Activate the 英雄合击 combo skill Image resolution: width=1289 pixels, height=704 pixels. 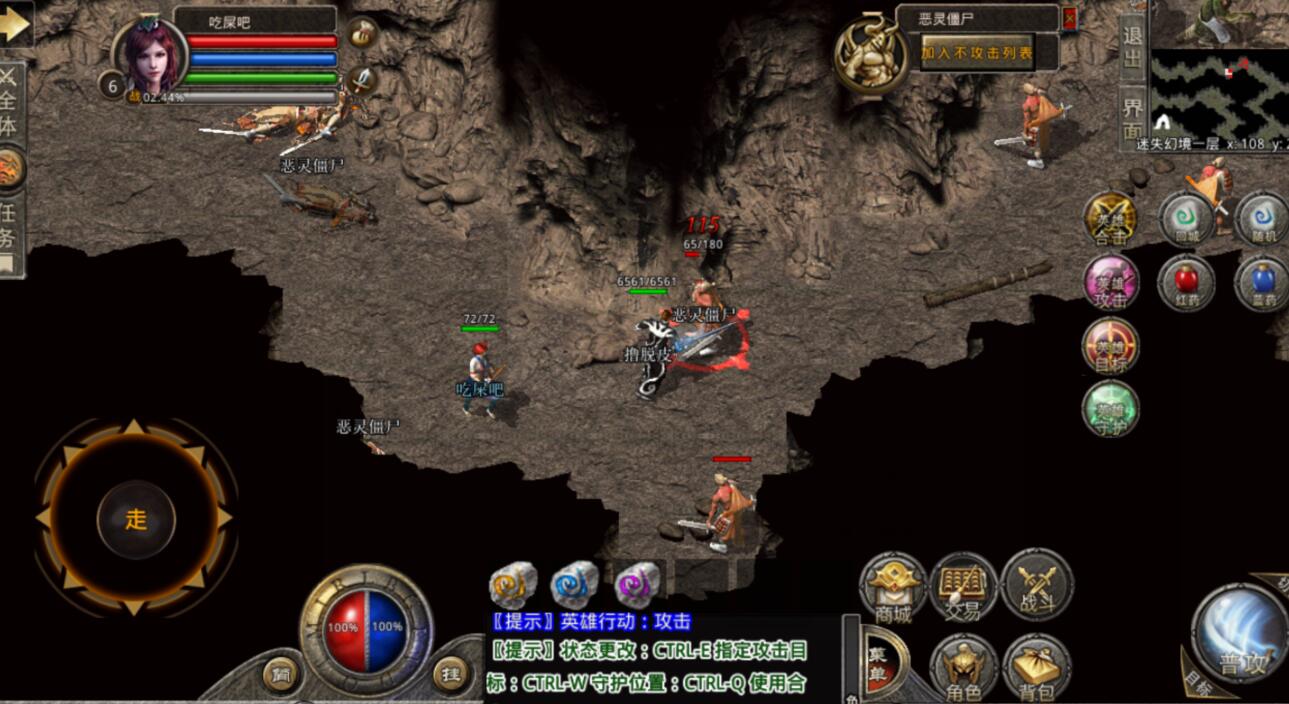pyautogui.click(x=1110, y=219)
